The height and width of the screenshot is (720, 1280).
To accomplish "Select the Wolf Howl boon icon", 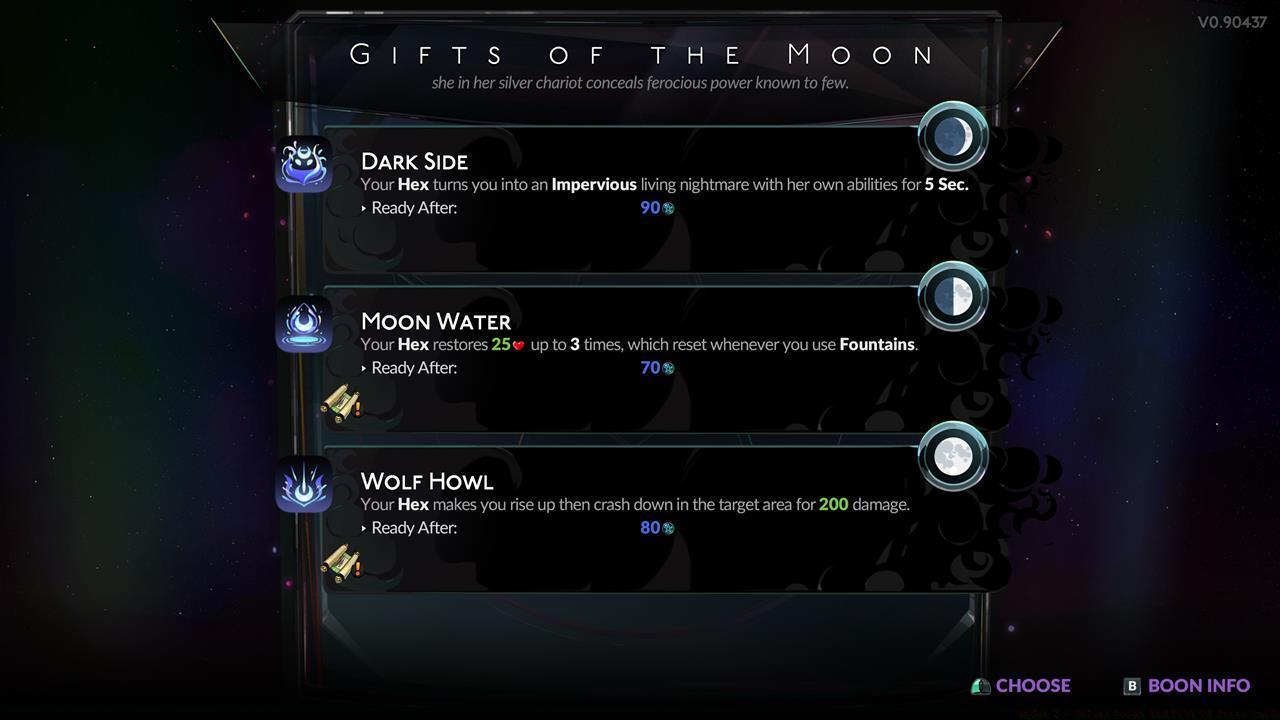I will (x=304, y=483).
